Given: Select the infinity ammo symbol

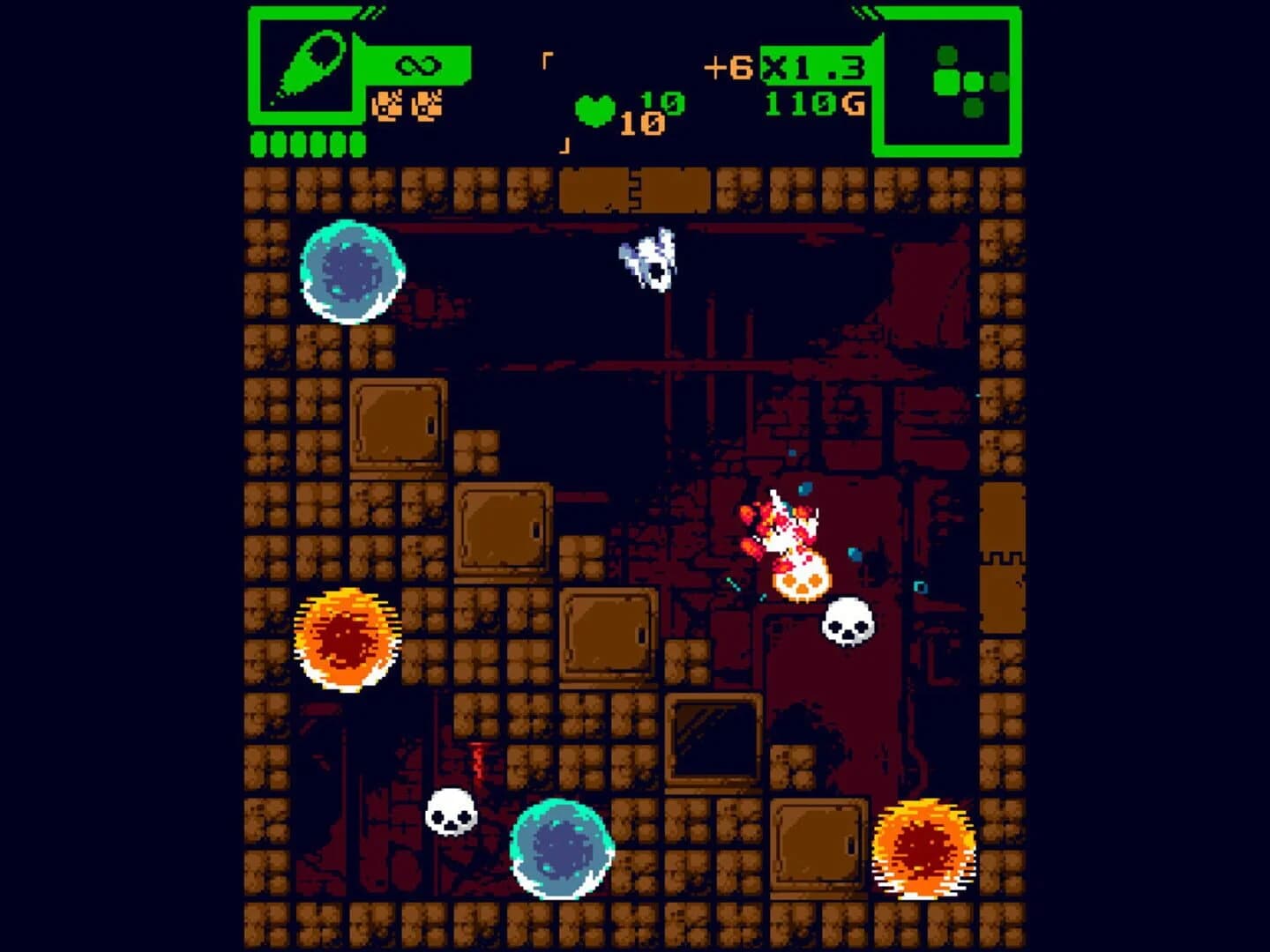Looking at the screenshot, I should [420, 63].
